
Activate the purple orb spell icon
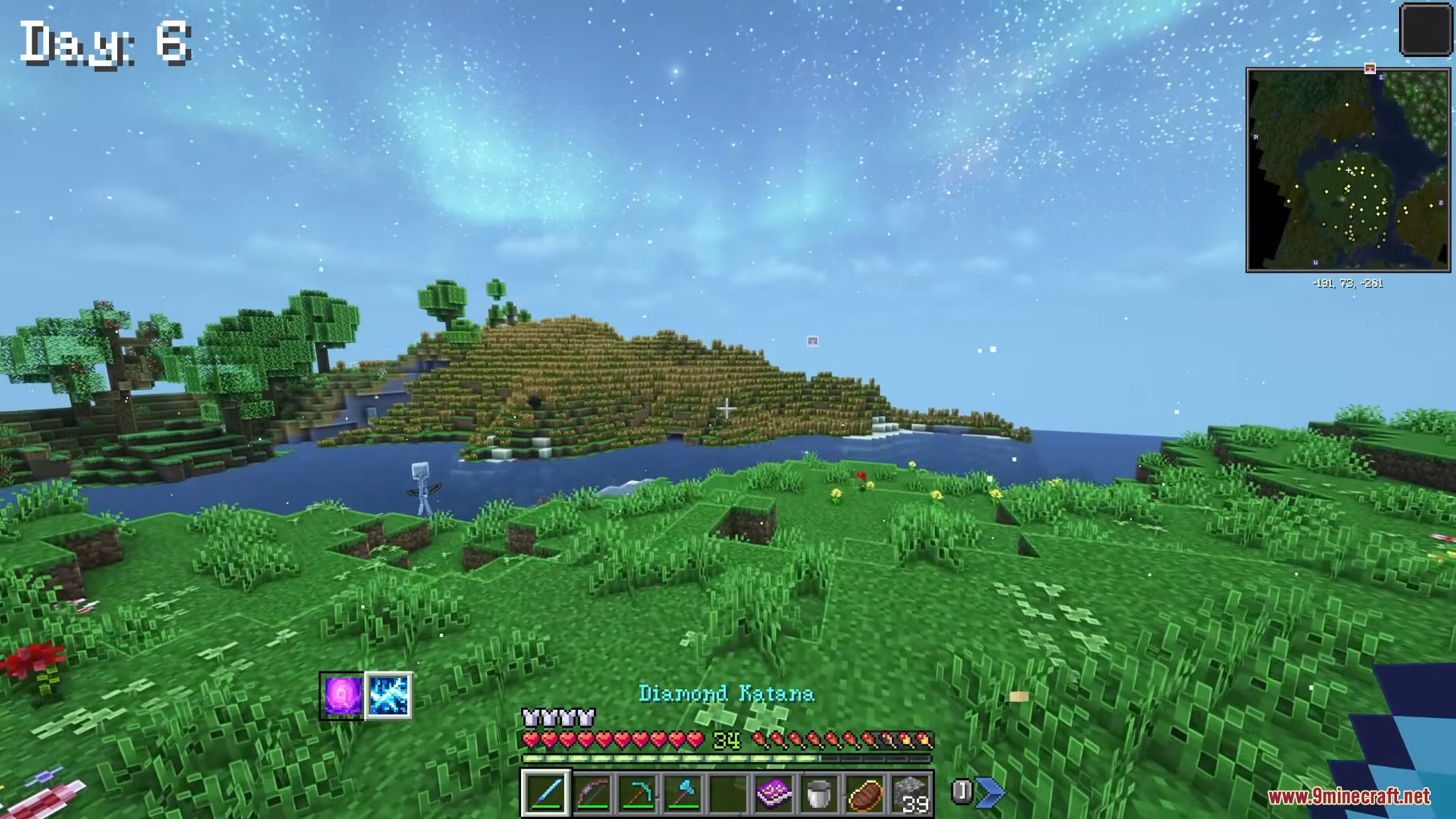[342, 695]
